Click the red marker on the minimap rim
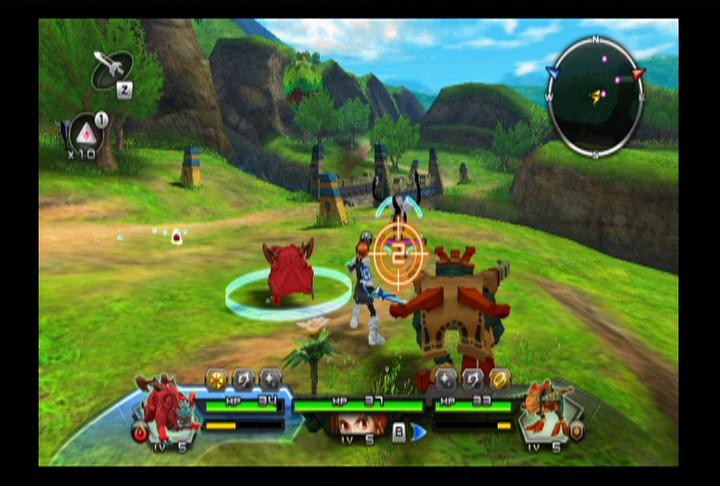This screenshot has height=486, width=720. (x=638, y=74)
